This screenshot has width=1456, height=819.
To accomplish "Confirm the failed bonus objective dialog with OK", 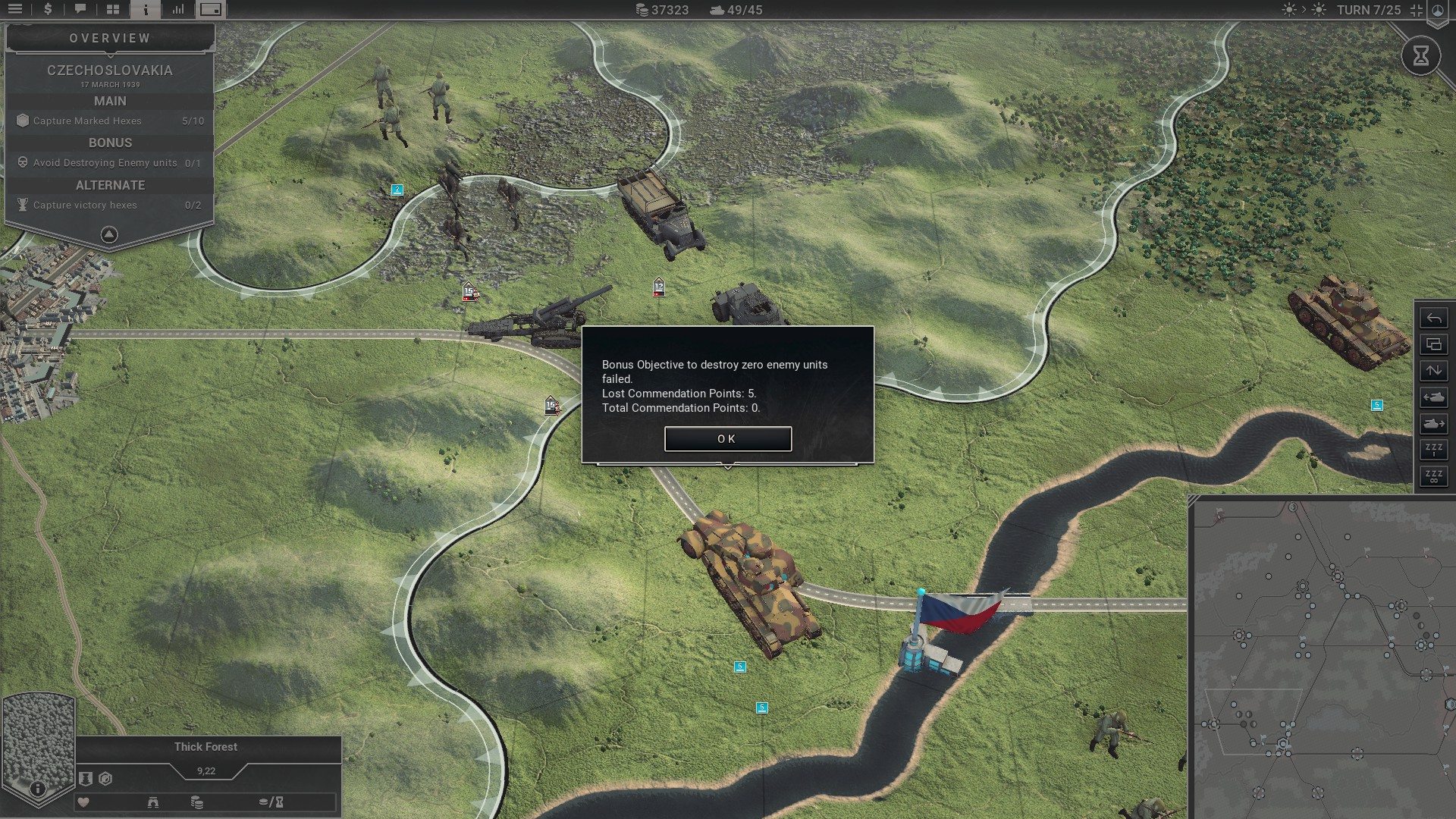I will point(728,438).
